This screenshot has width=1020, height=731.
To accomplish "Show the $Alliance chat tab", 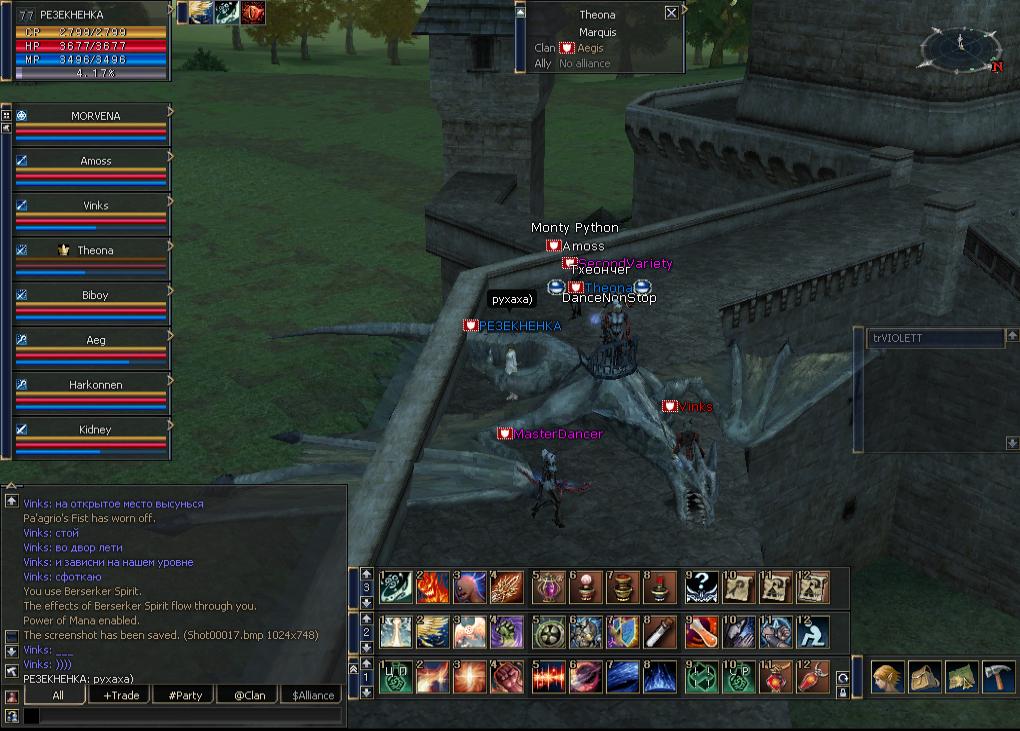I will coord(313,695).
